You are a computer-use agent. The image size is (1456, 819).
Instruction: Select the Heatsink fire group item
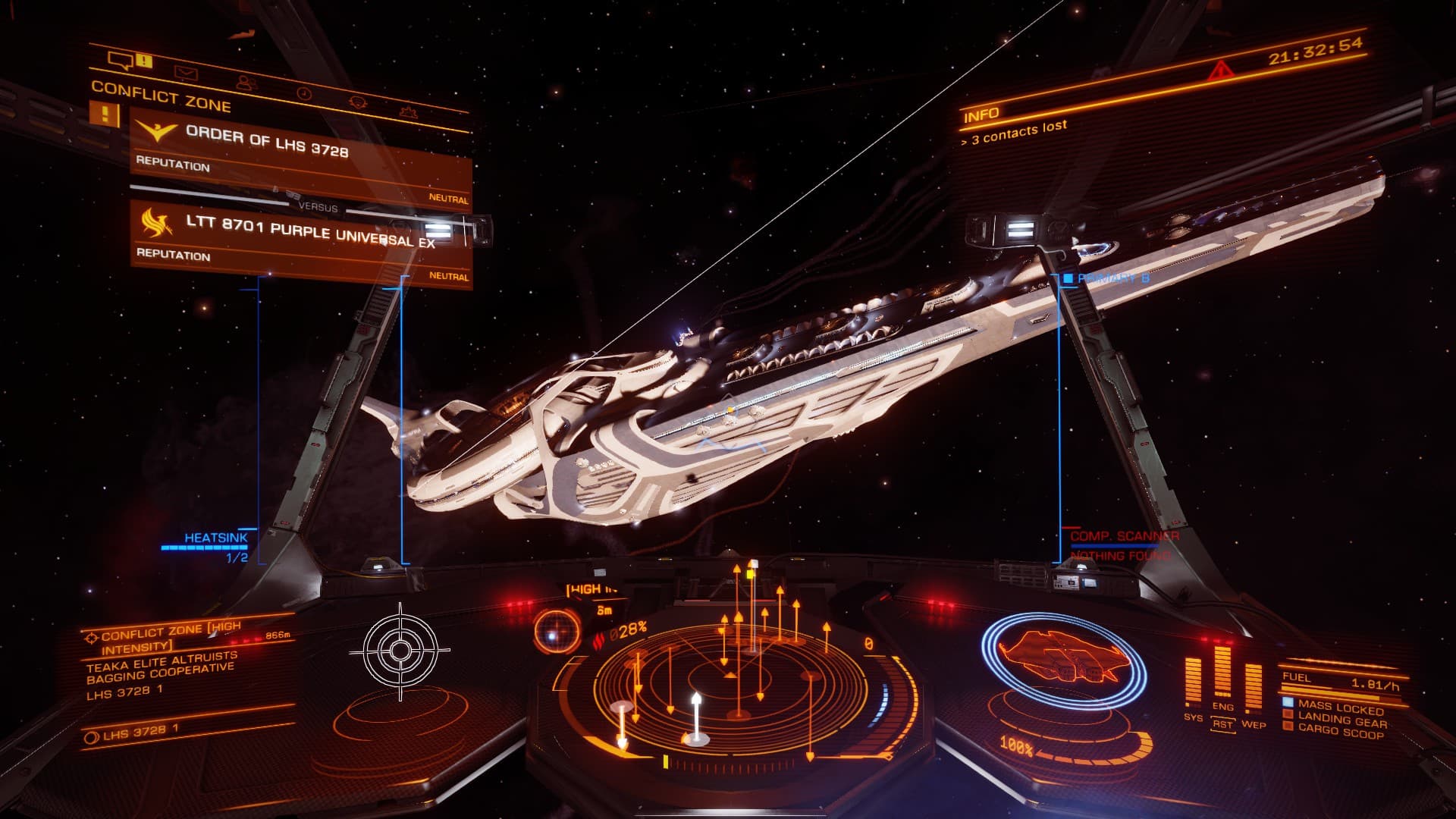tap(216, 538)
